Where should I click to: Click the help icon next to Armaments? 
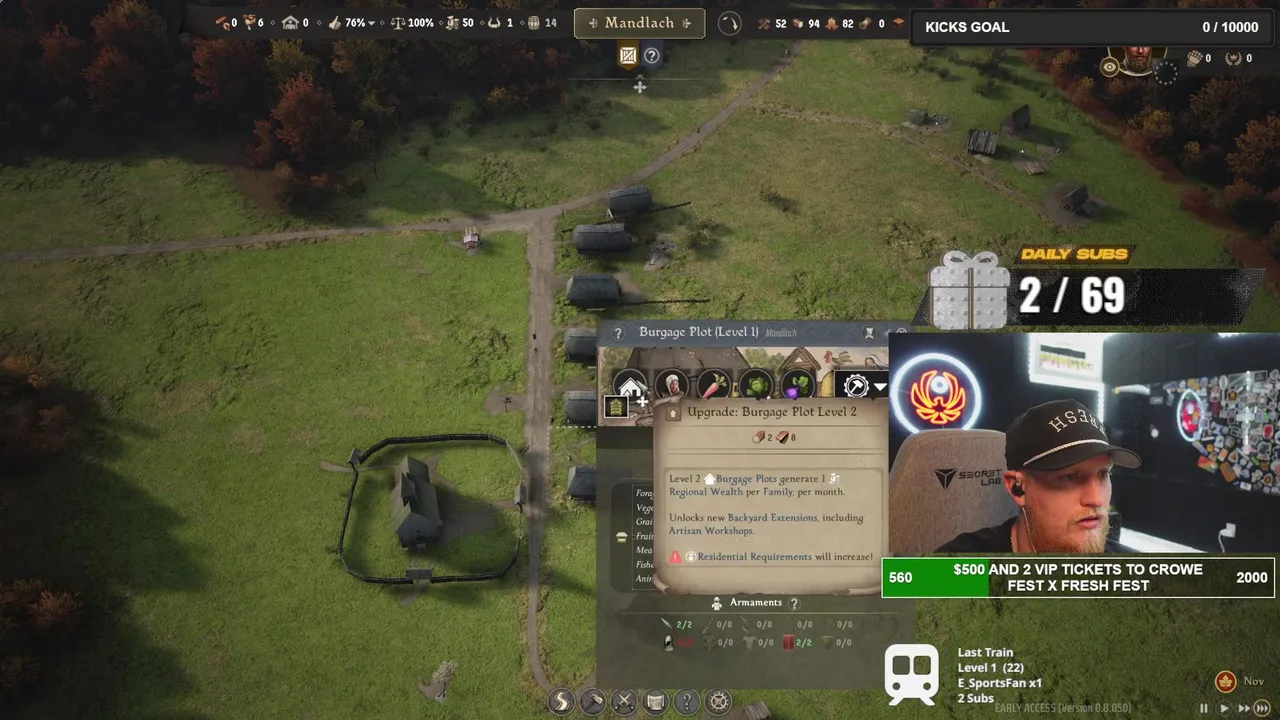click(x=795, y=603)
